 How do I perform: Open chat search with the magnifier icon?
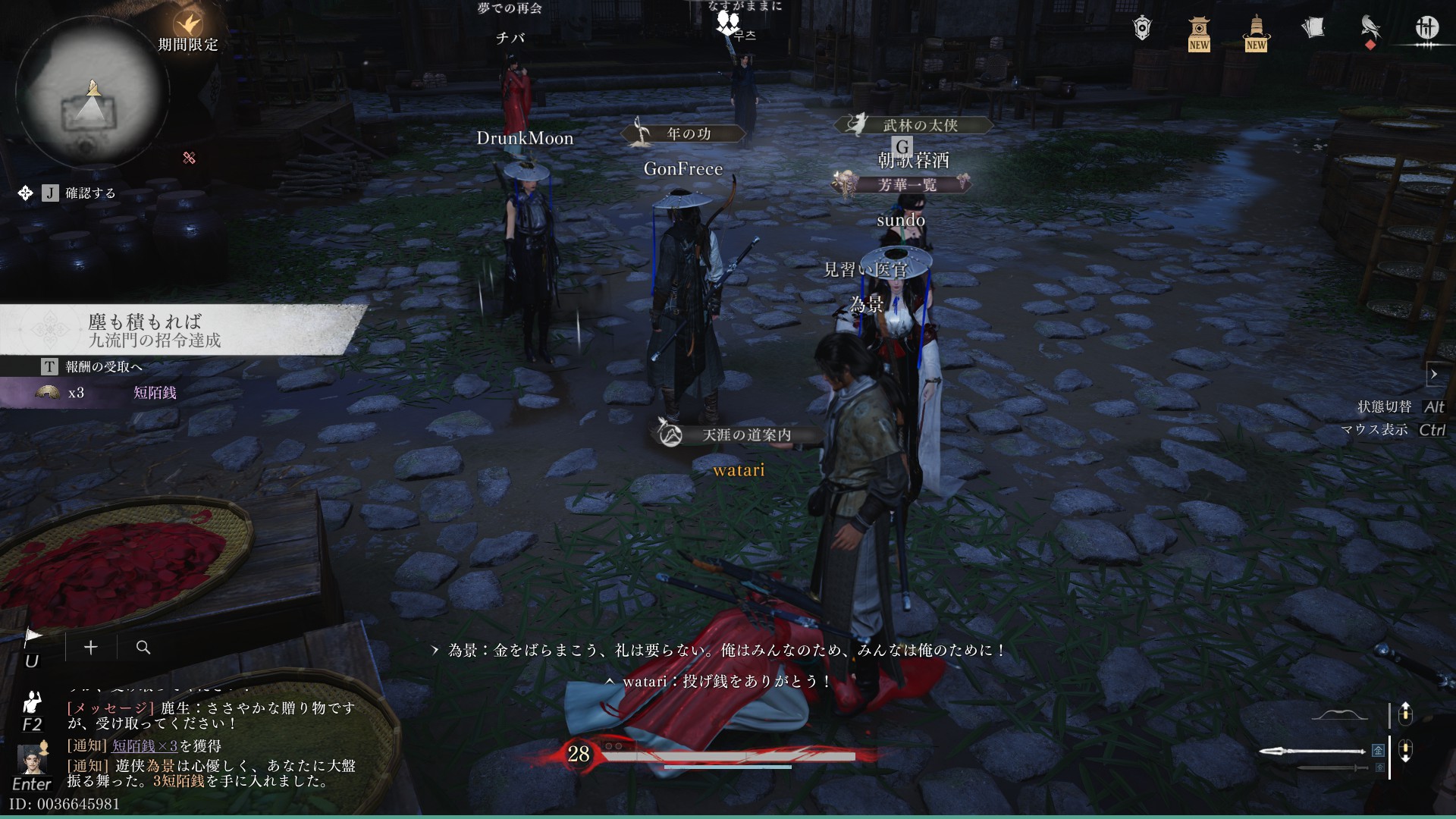(x=143, y=647)
